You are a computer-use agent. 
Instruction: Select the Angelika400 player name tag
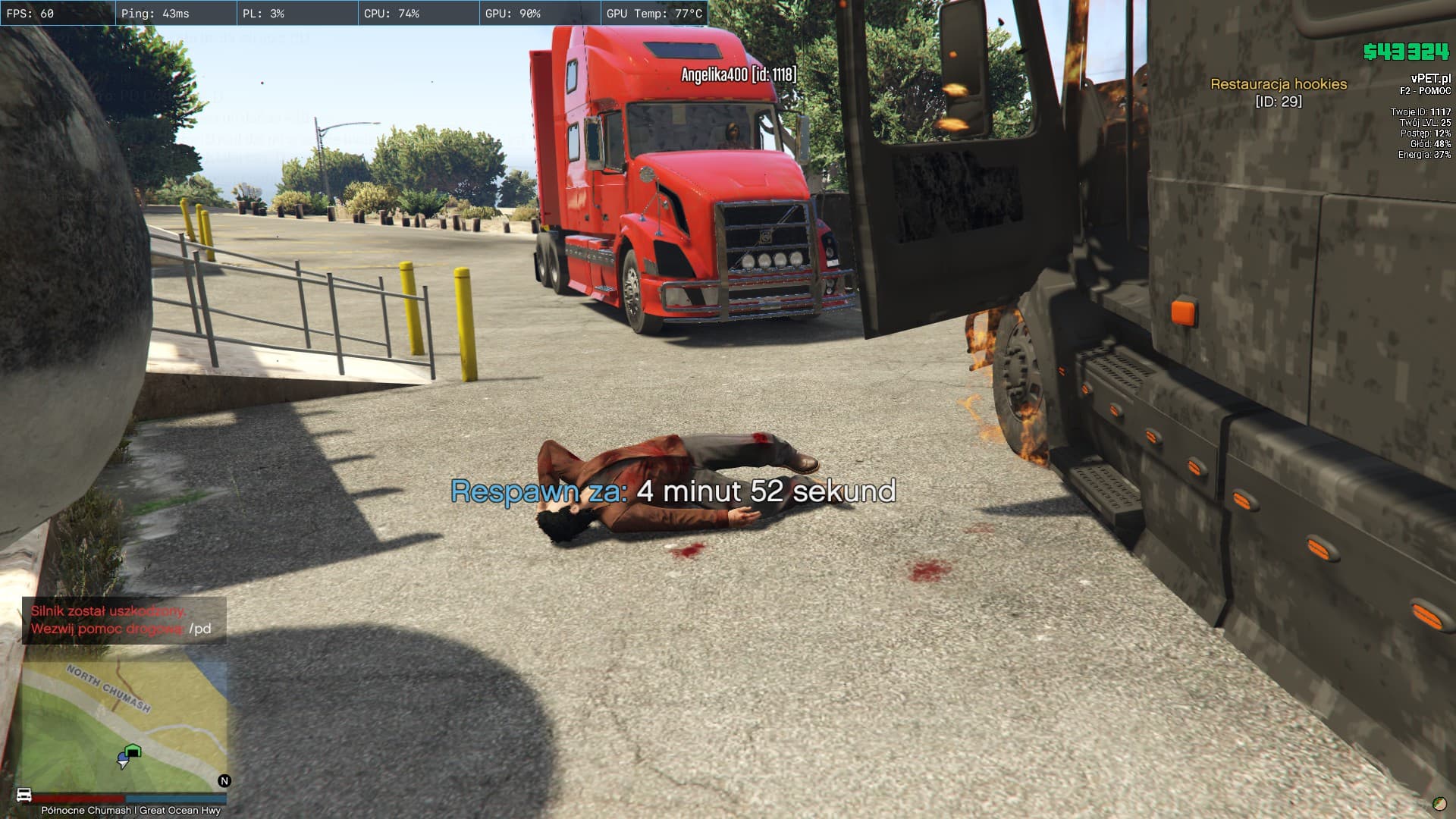(x=739, y=74)
